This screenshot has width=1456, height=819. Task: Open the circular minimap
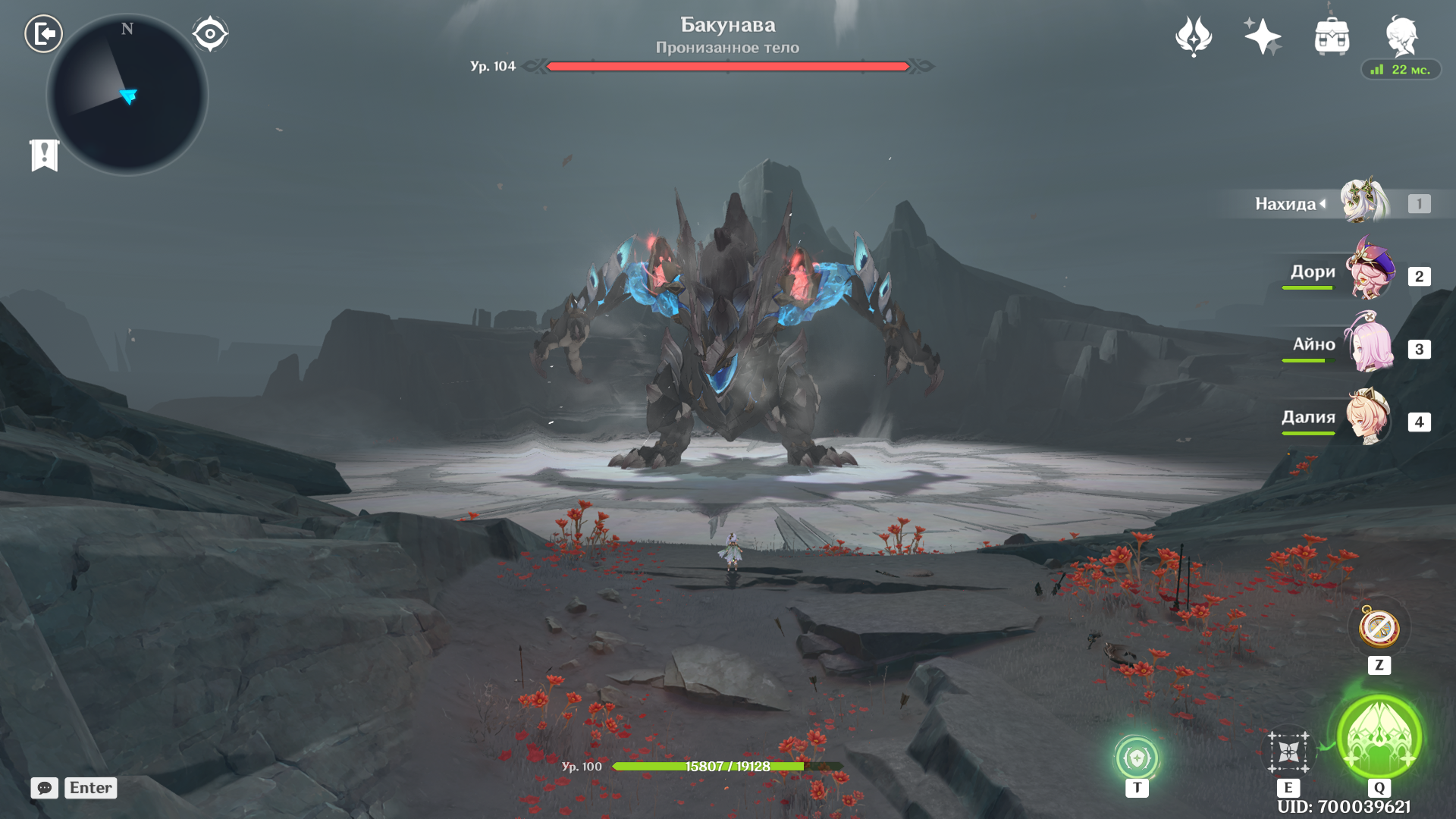coord(127,96)
